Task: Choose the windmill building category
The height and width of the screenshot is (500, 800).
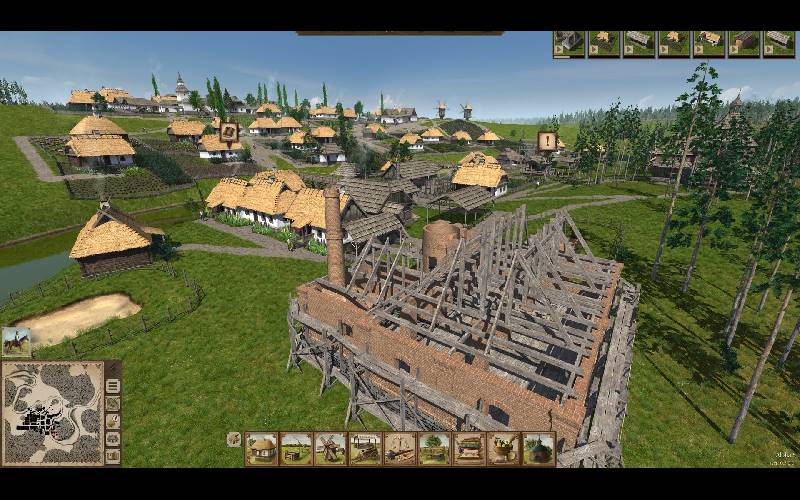Action: pyautogui.click(x=330, y=449)
